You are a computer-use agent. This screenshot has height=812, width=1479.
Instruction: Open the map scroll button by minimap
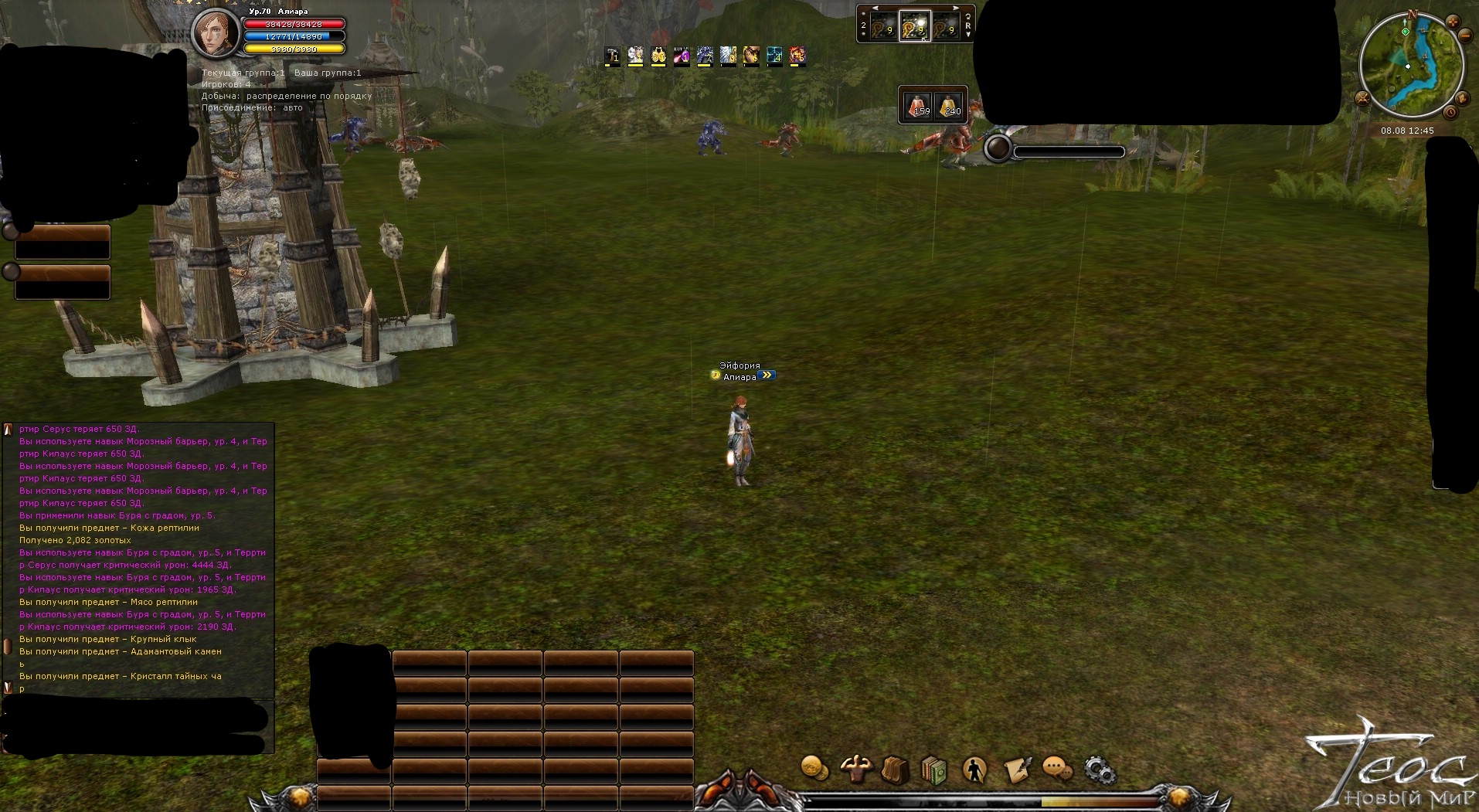pyautogui.click(x=1462, y=99)
